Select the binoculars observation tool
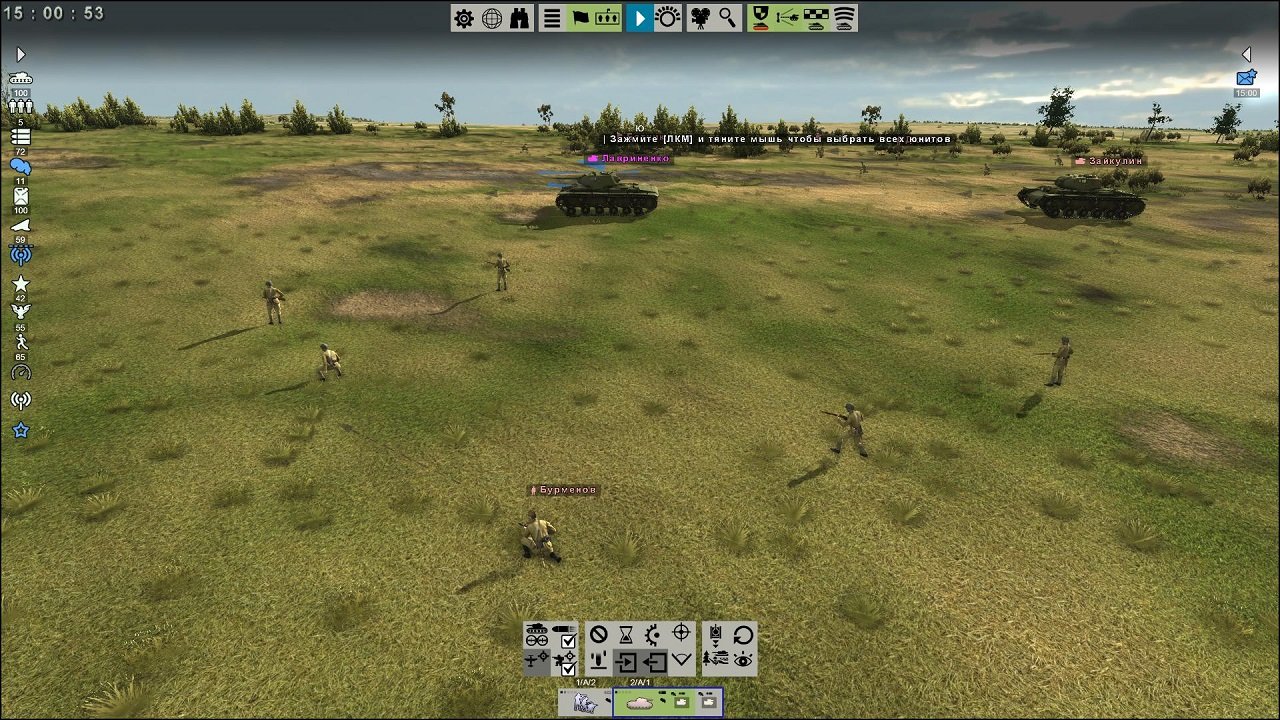Image resolution: width=1280 pixels, height=720 pixels. pos(518,17)
